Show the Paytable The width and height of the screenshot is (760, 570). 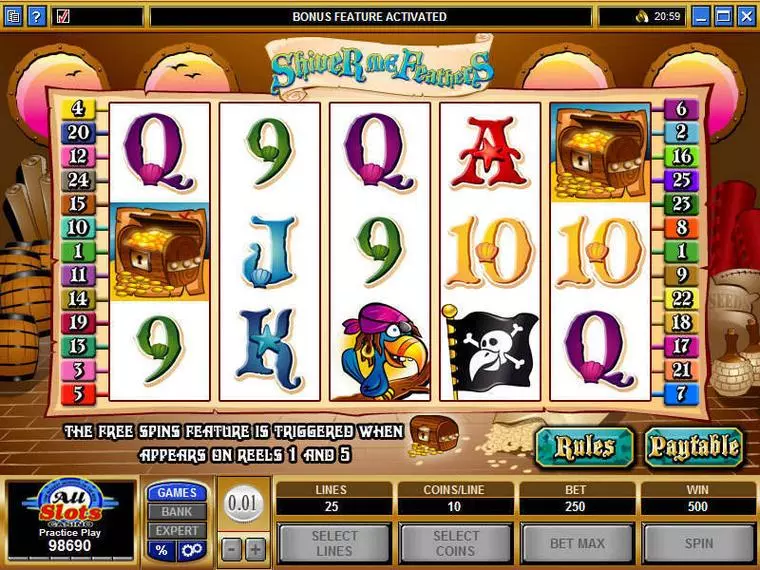(x=693, y=446)
